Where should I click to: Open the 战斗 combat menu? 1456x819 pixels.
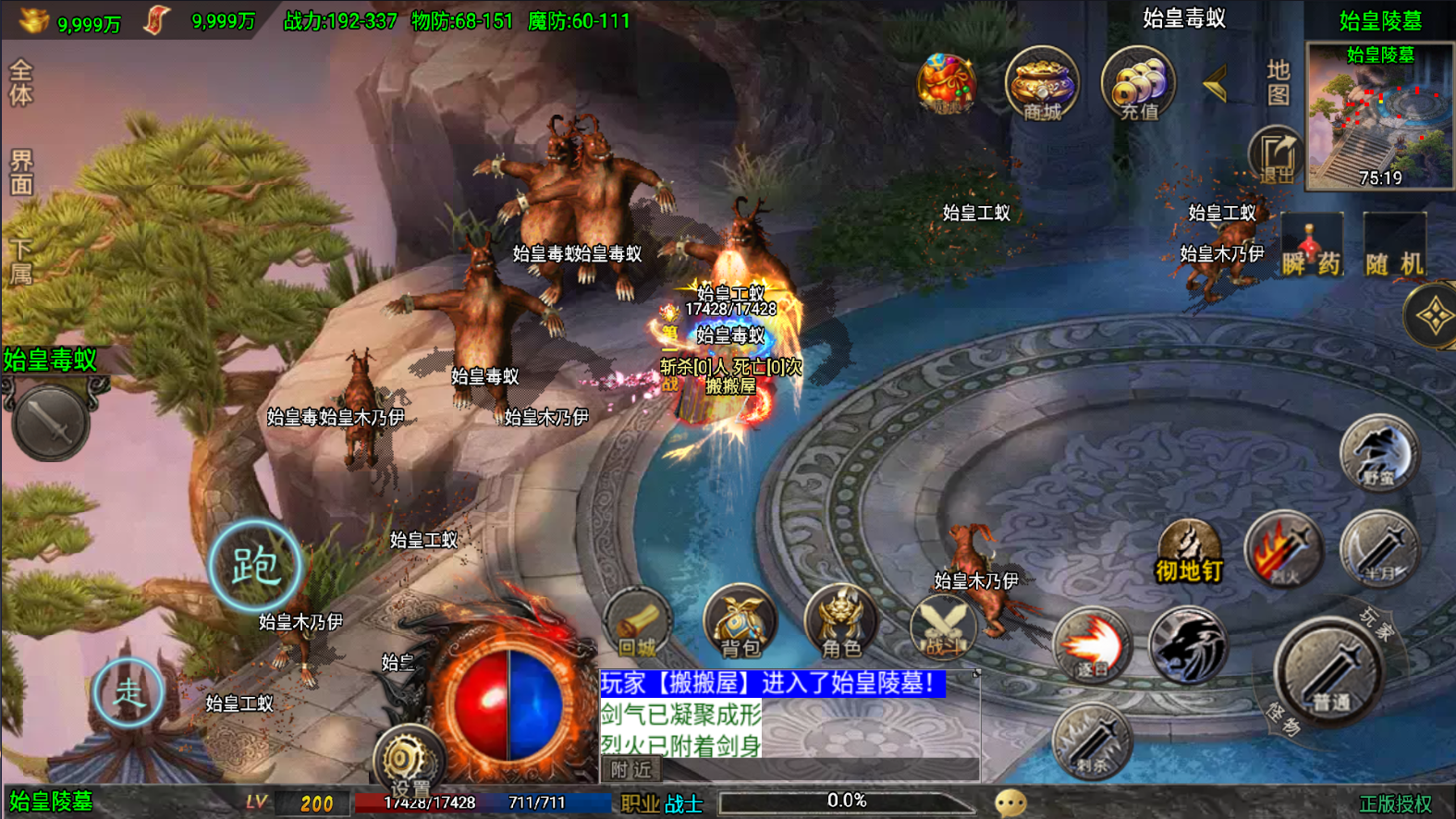[943, 625]
